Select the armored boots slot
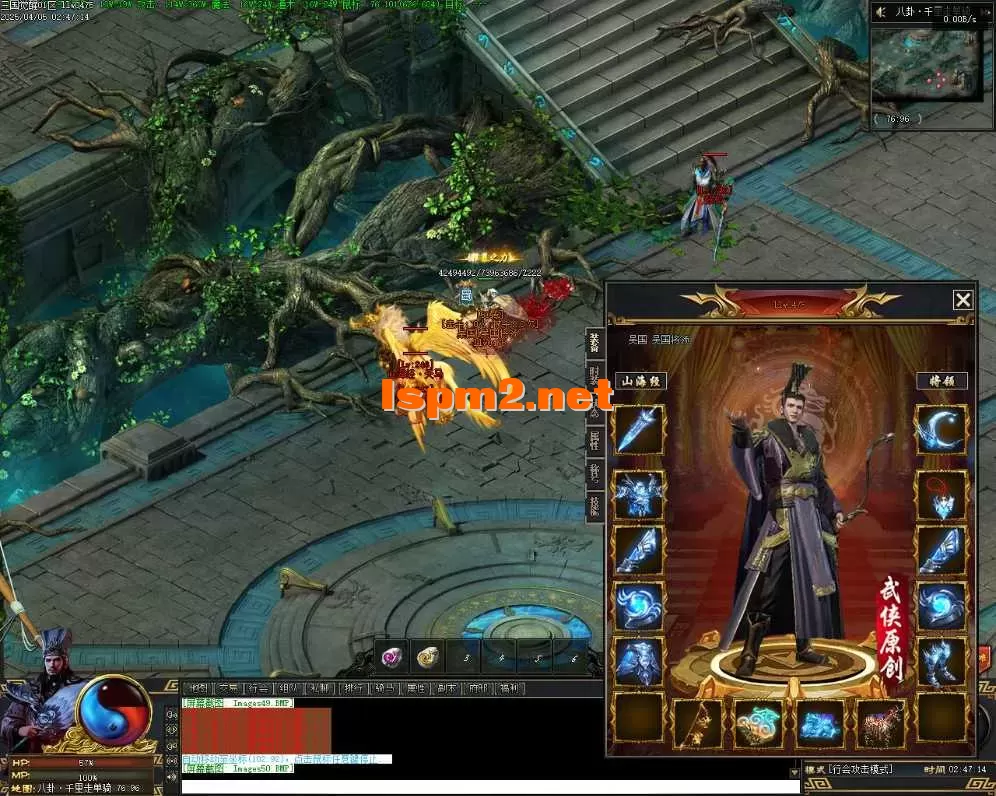Image resolution: width=996 pixels, height=796 pixels. [941, 661]
